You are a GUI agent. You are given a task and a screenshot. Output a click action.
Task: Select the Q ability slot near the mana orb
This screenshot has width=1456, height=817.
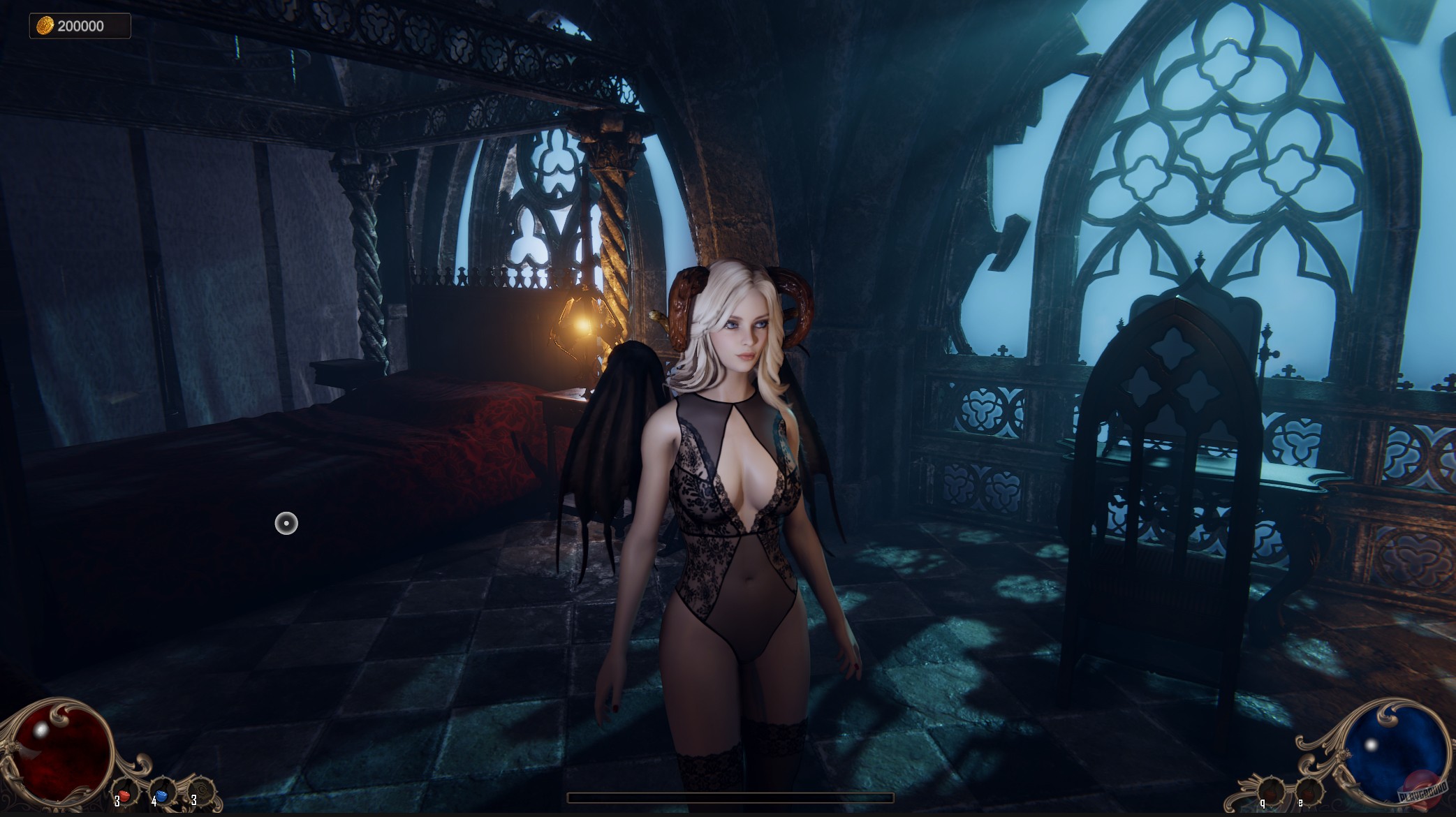tap(1271, 790)
